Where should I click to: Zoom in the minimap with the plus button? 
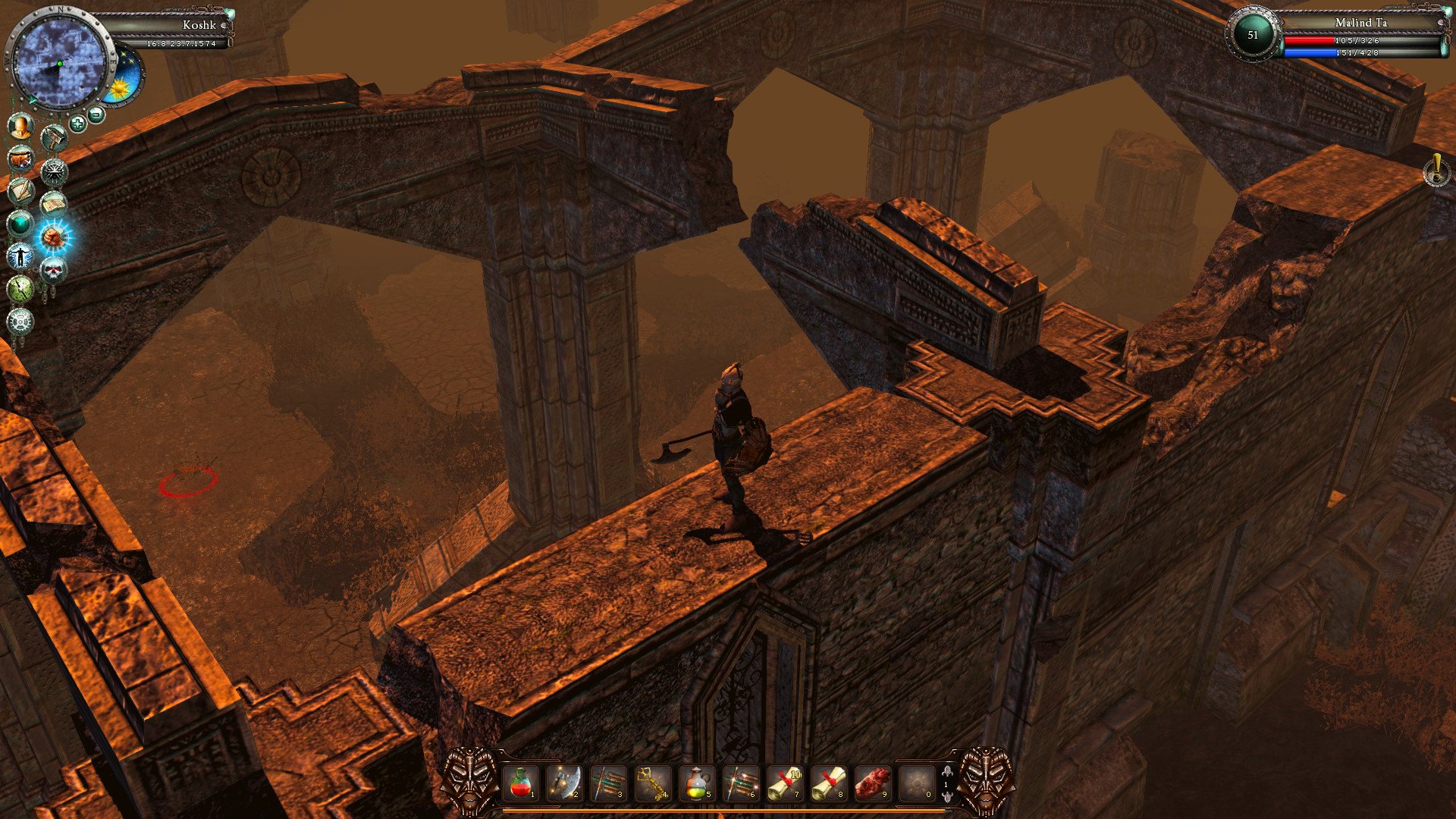[x=77, y=122]
